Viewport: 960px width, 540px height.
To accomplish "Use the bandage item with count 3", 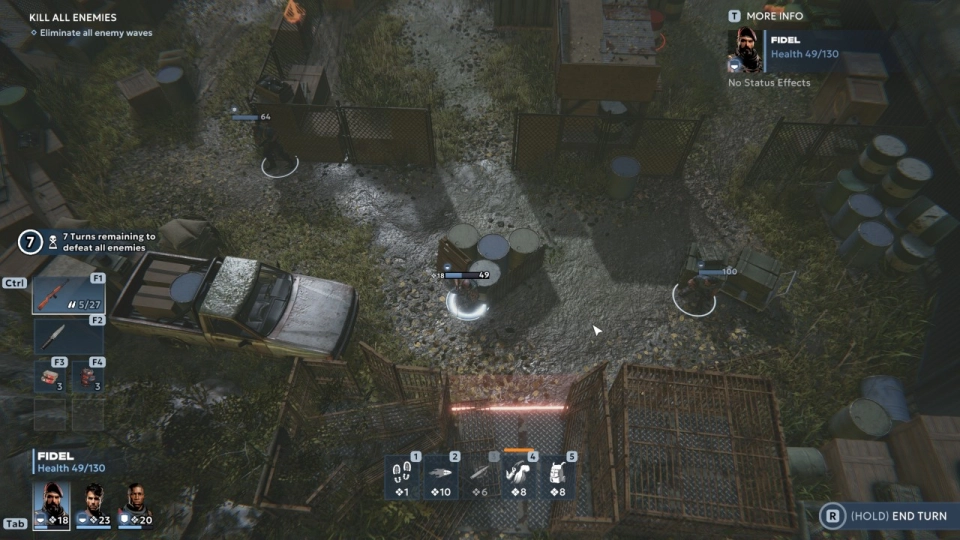I will coord(50,377).
